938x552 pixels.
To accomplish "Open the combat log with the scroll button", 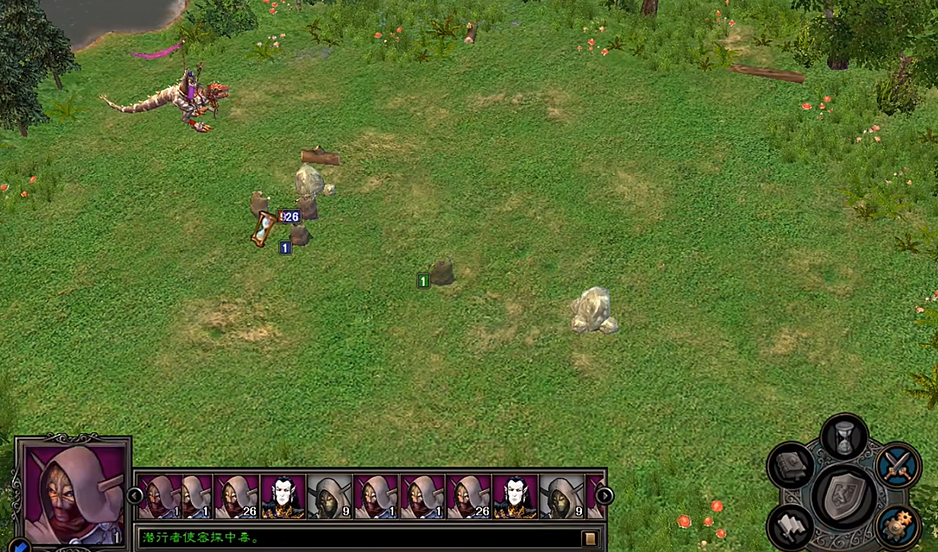I will 590,538.
